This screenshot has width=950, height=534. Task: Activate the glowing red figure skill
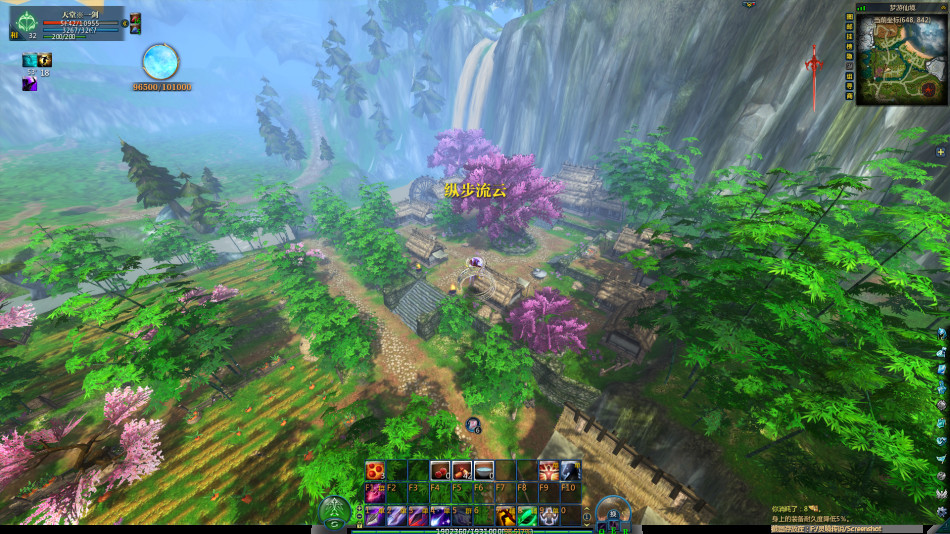point(548,470)
